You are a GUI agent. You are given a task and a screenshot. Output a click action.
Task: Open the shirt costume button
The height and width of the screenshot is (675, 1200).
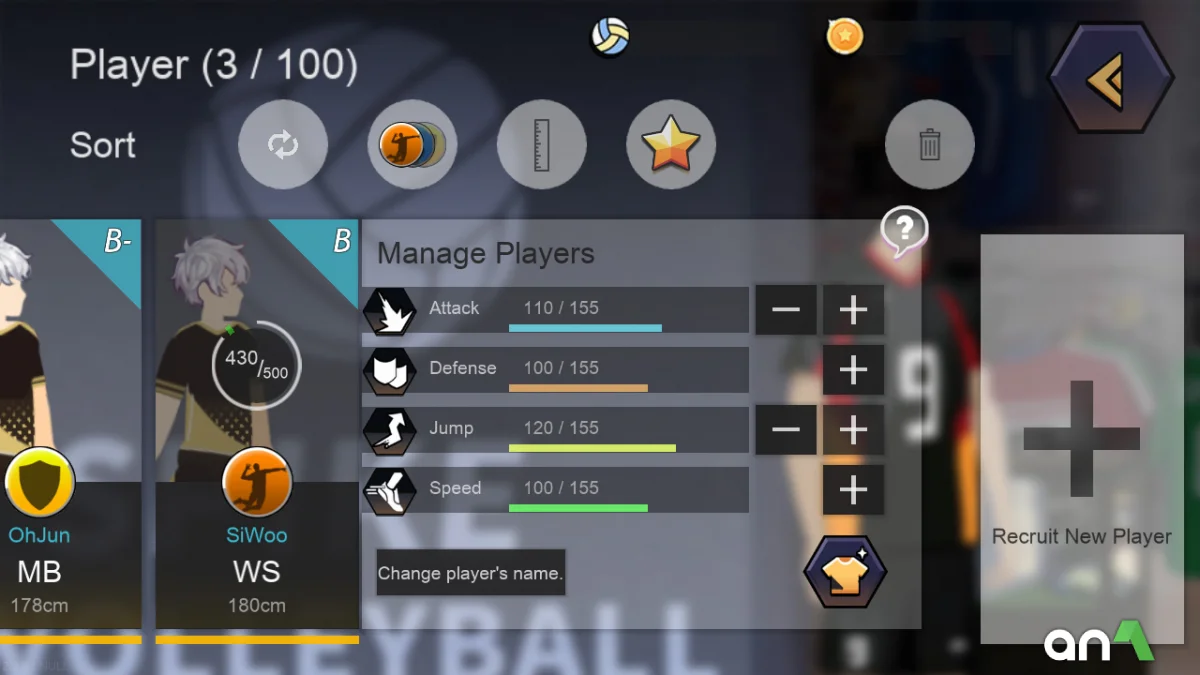[x=845, y=572]
